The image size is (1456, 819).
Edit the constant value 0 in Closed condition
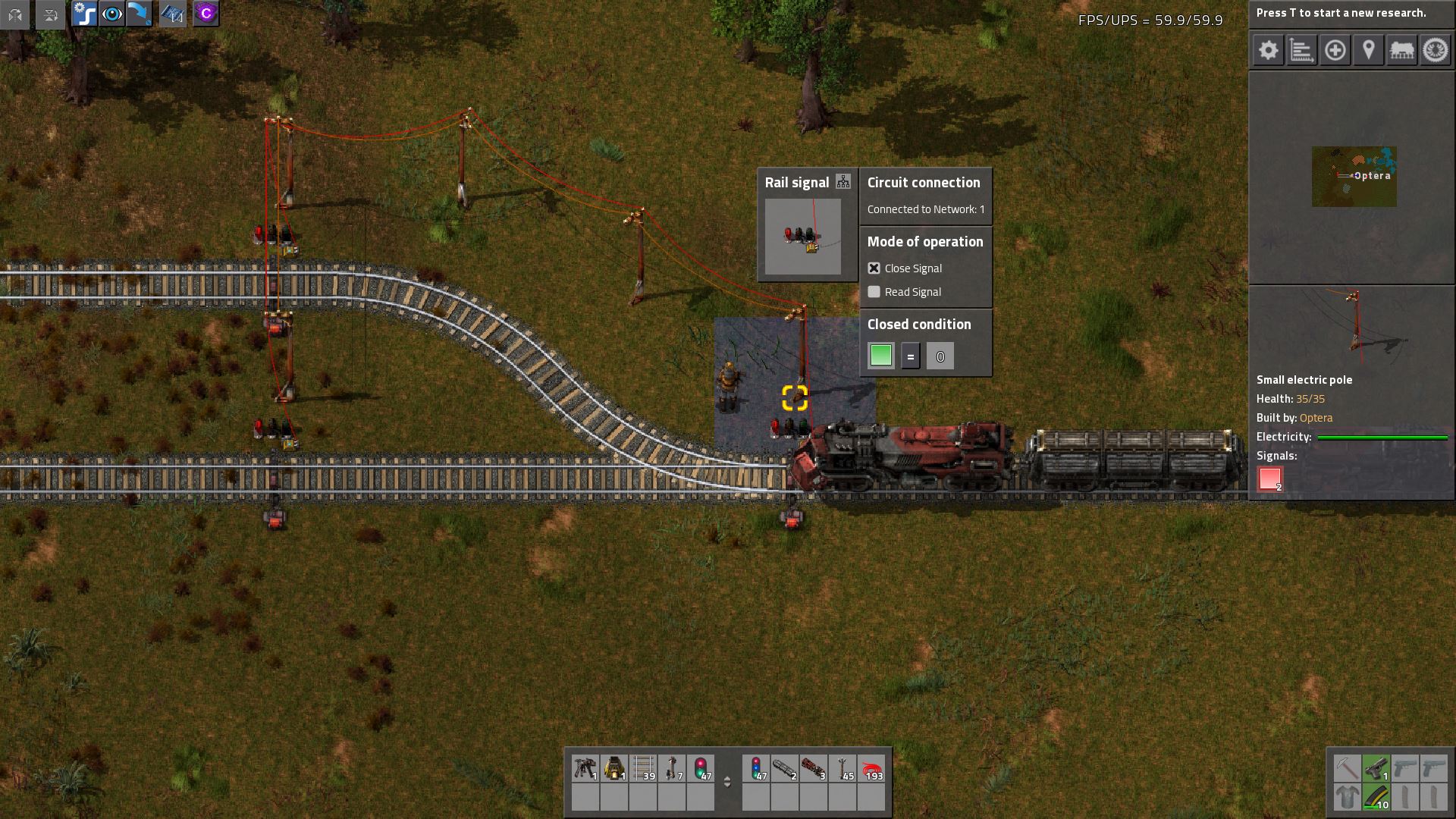point(940,356)
